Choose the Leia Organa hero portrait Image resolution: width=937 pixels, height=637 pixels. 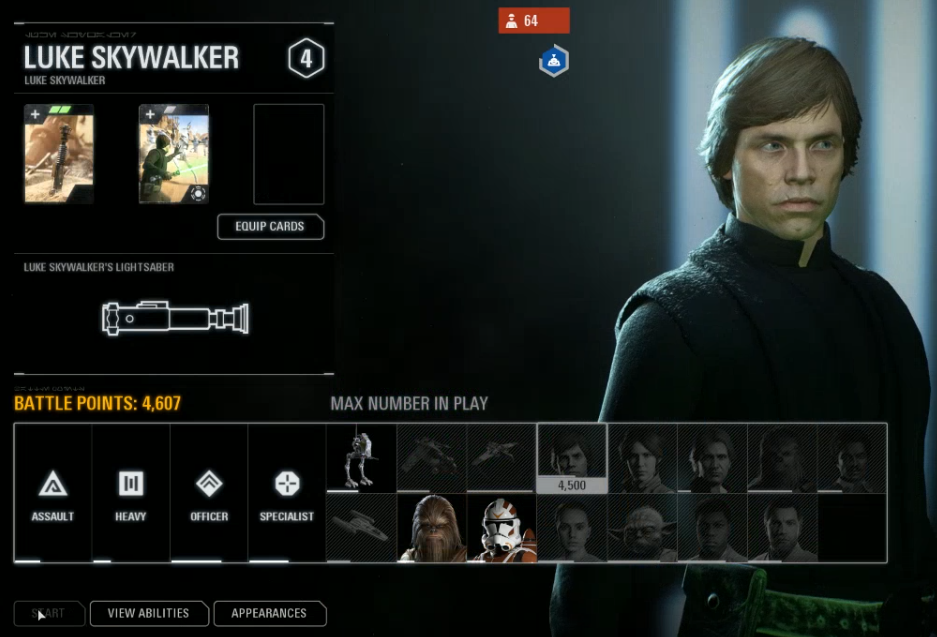pyautogui.click(x=642, y=457)
